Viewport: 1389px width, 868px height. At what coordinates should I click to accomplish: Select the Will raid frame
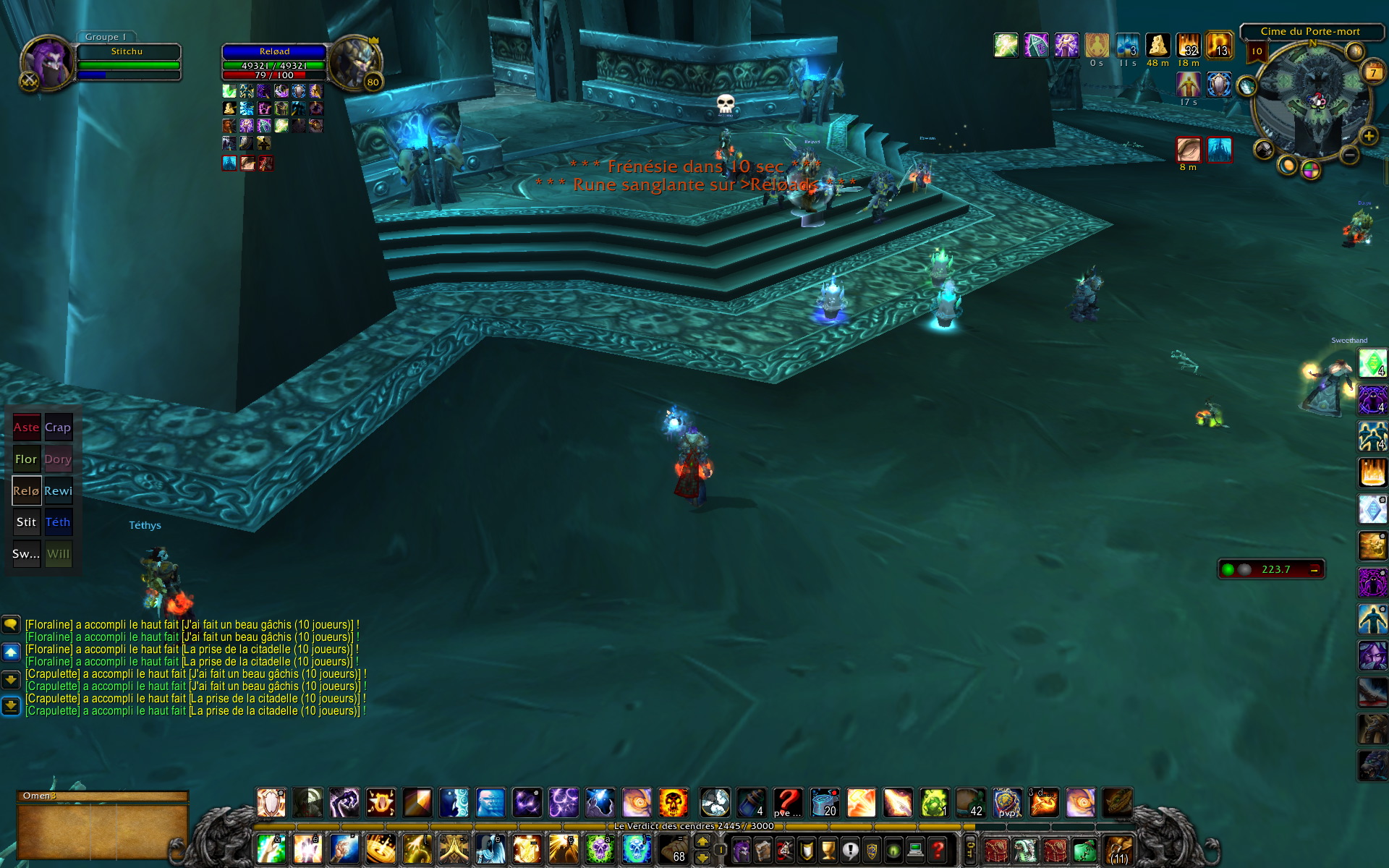[x=58, y=554]
